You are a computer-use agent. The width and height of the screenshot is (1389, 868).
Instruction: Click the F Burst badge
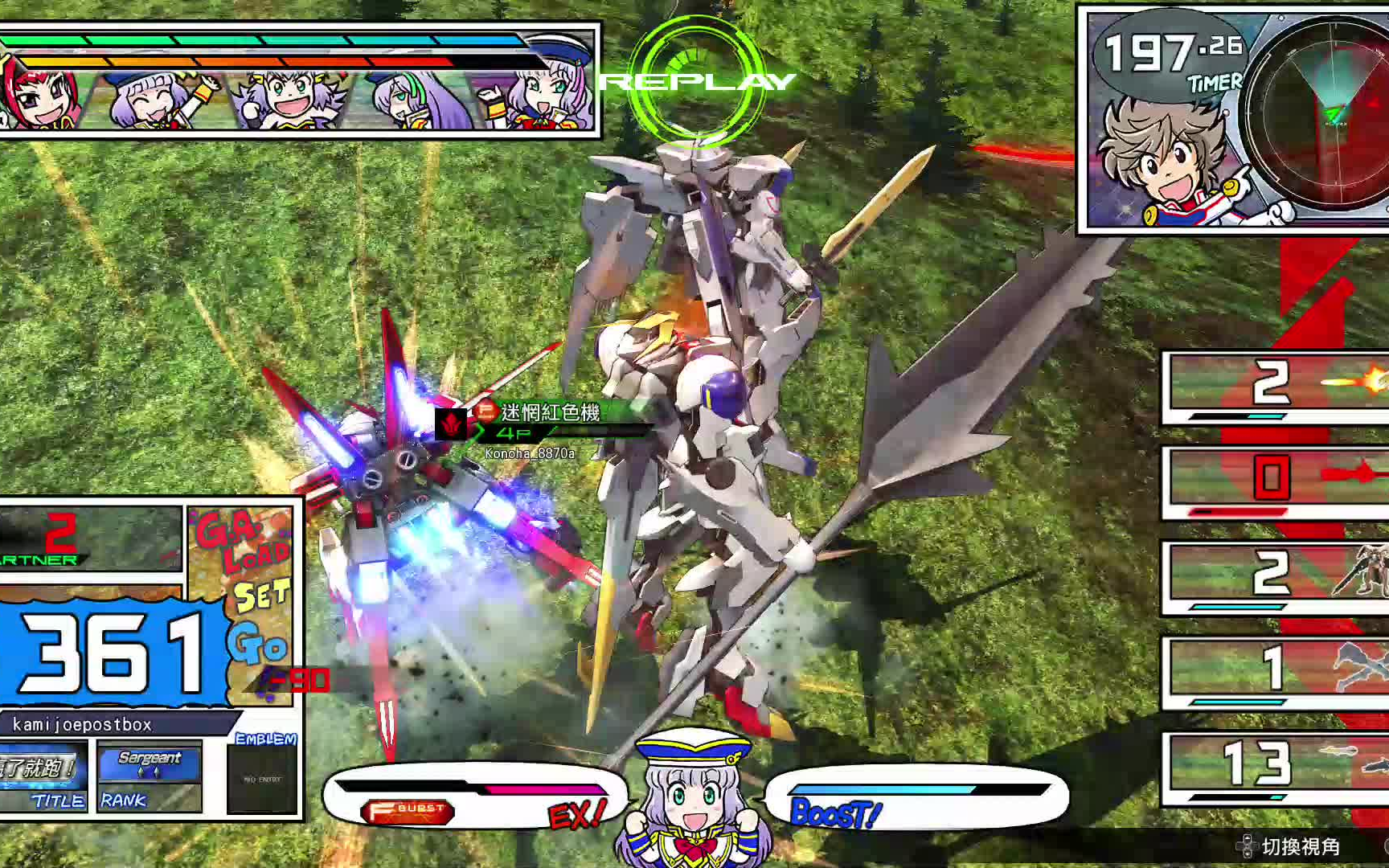[408, 810]
